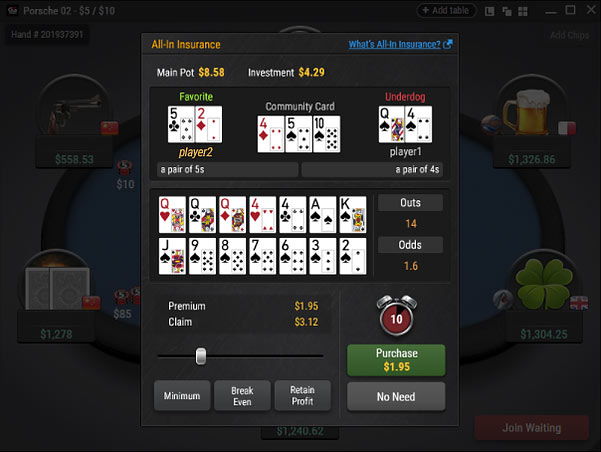Click the Add table button
601x452 pixels.
click(447, 10)
